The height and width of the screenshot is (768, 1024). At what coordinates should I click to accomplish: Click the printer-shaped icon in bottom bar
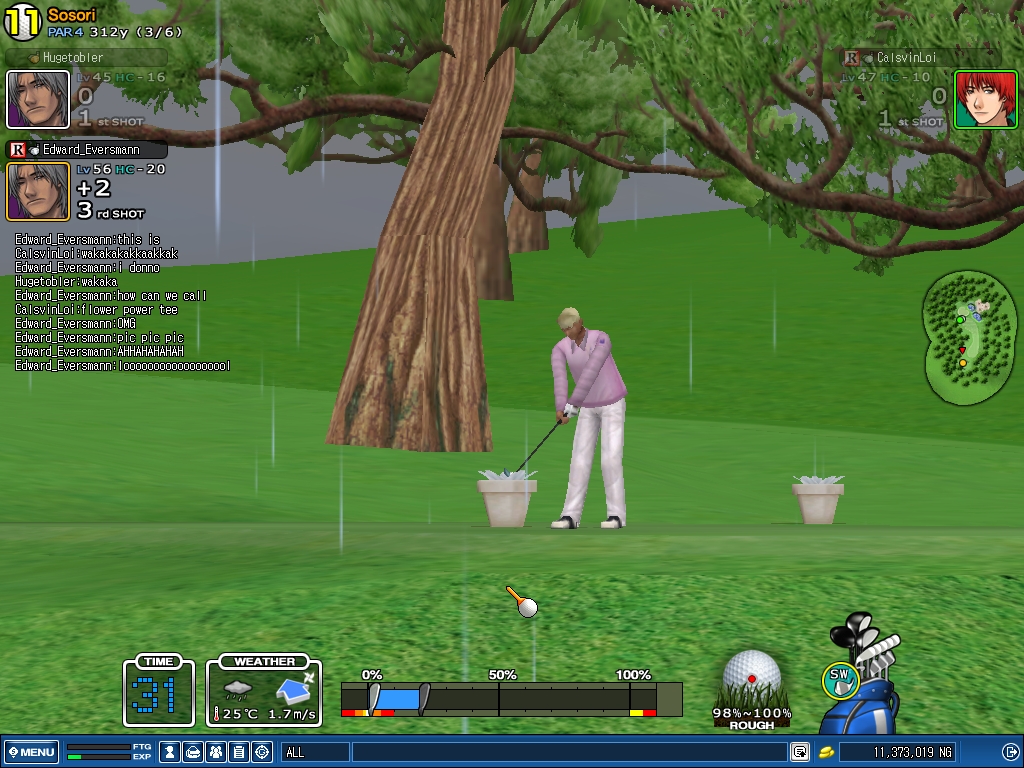click(x=193, y=752)
